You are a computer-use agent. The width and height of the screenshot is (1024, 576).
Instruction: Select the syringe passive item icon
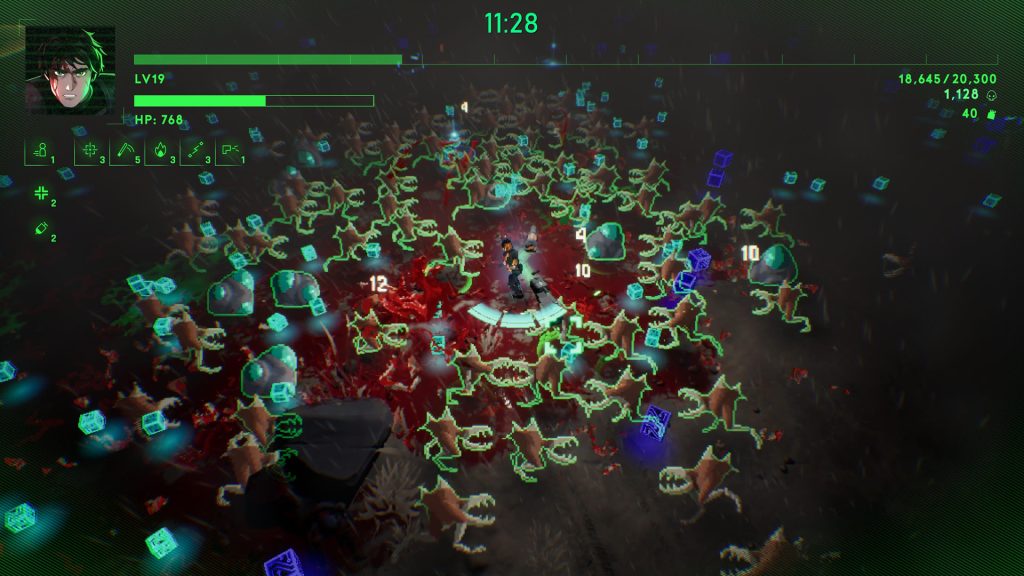tap(41, 228)
